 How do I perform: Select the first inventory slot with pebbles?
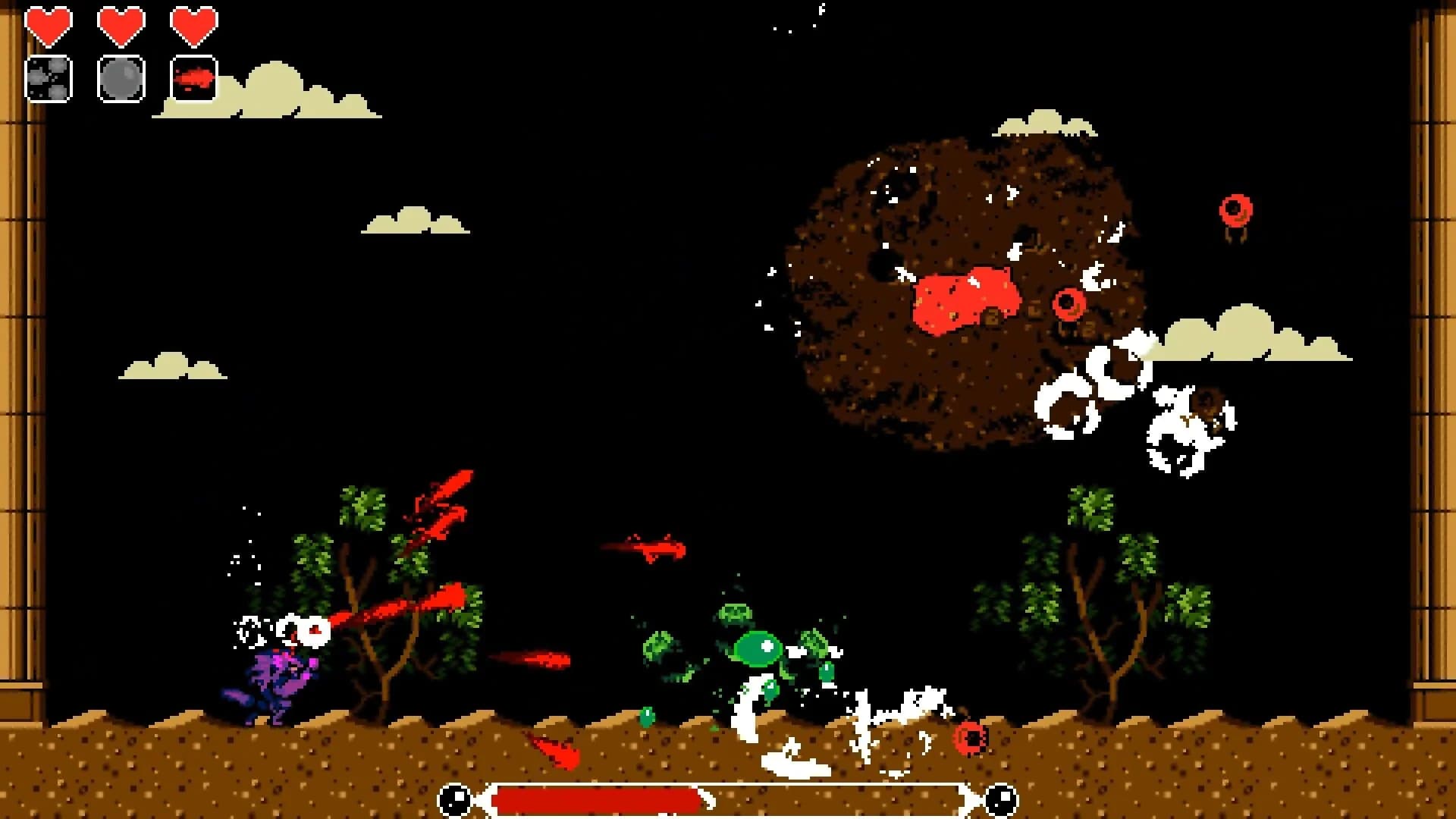click(49, 77)
